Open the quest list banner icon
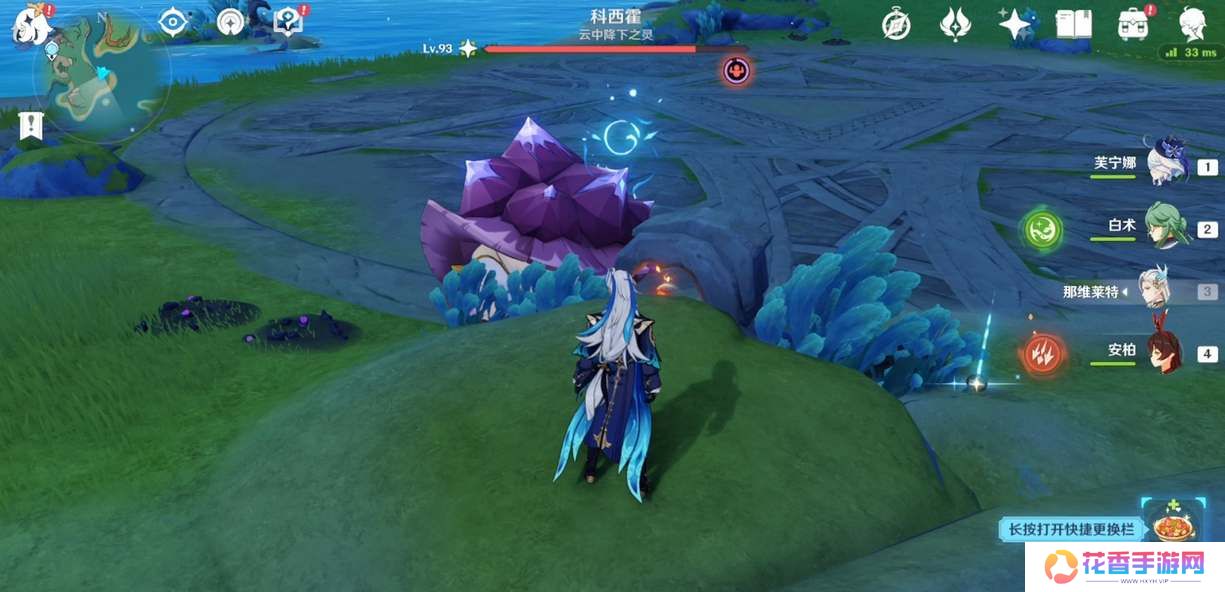This screenshot has width=1225, height=592. point(31,125)
